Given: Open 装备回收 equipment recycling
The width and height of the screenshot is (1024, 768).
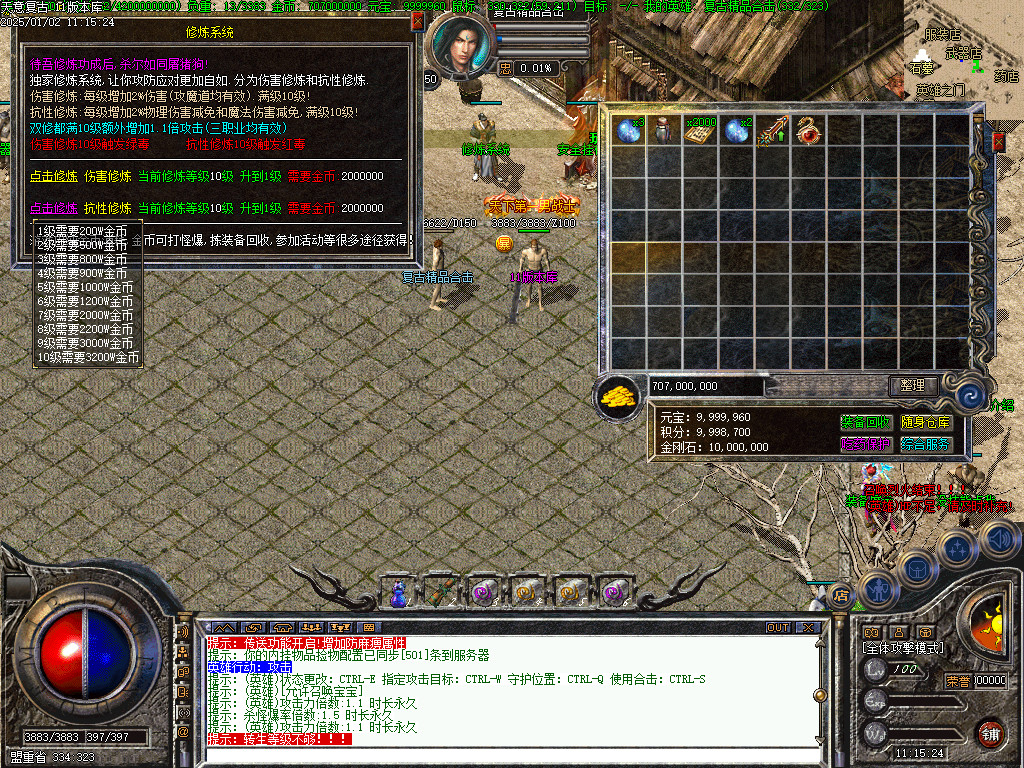Looking at the screenshot, I should pos(866,422).
